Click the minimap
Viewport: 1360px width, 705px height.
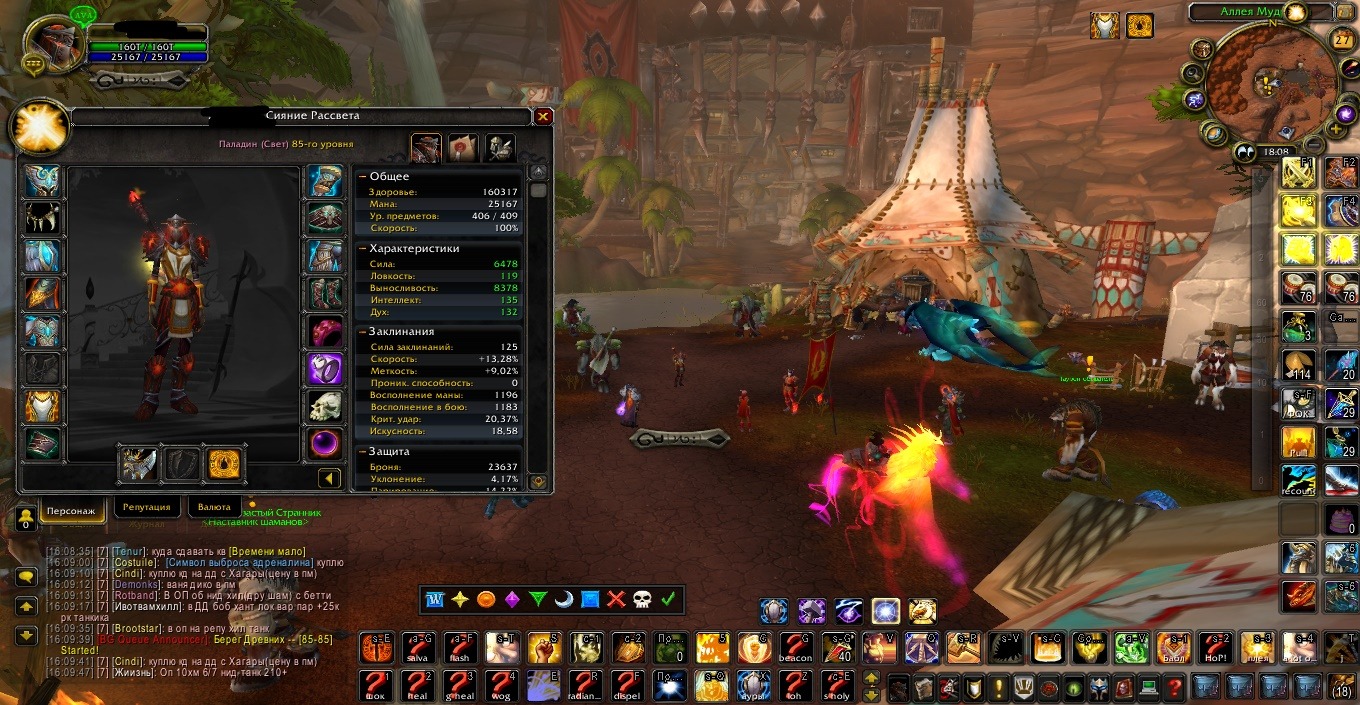click(x=1269, y=86)
